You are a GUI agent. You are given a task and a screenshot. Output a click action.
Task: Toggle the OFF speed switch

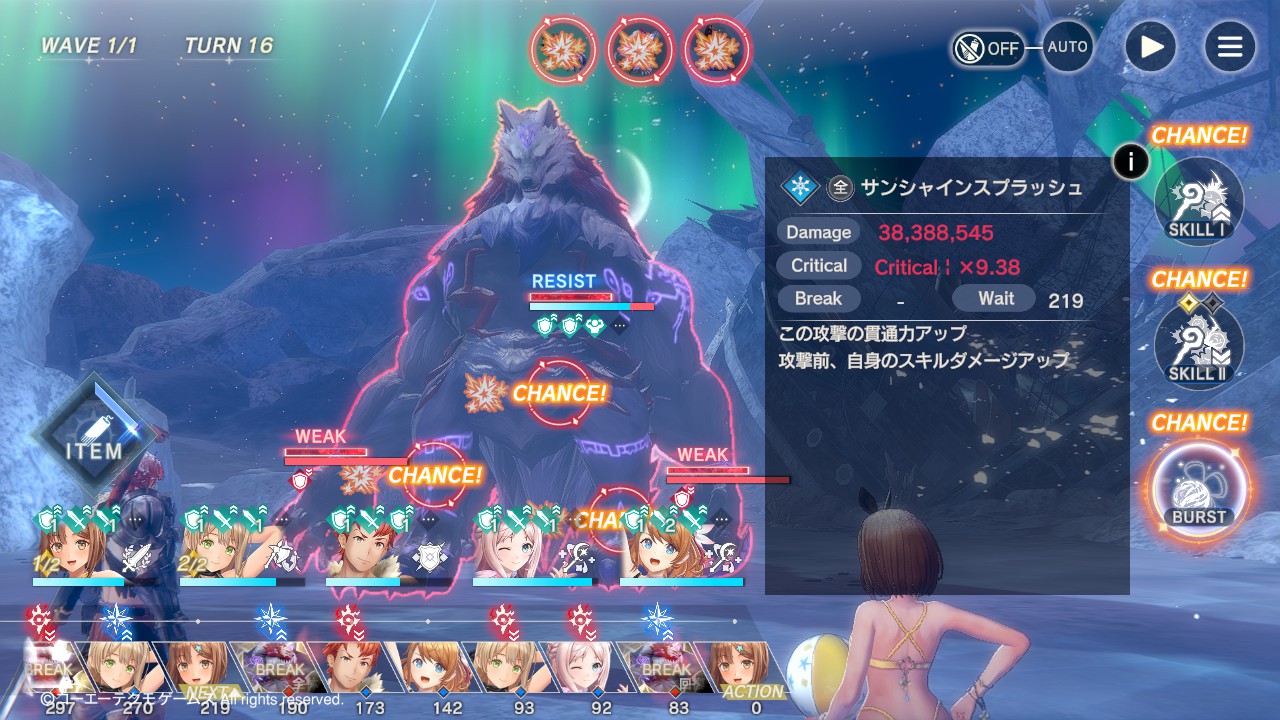click(x=988, y=48)
